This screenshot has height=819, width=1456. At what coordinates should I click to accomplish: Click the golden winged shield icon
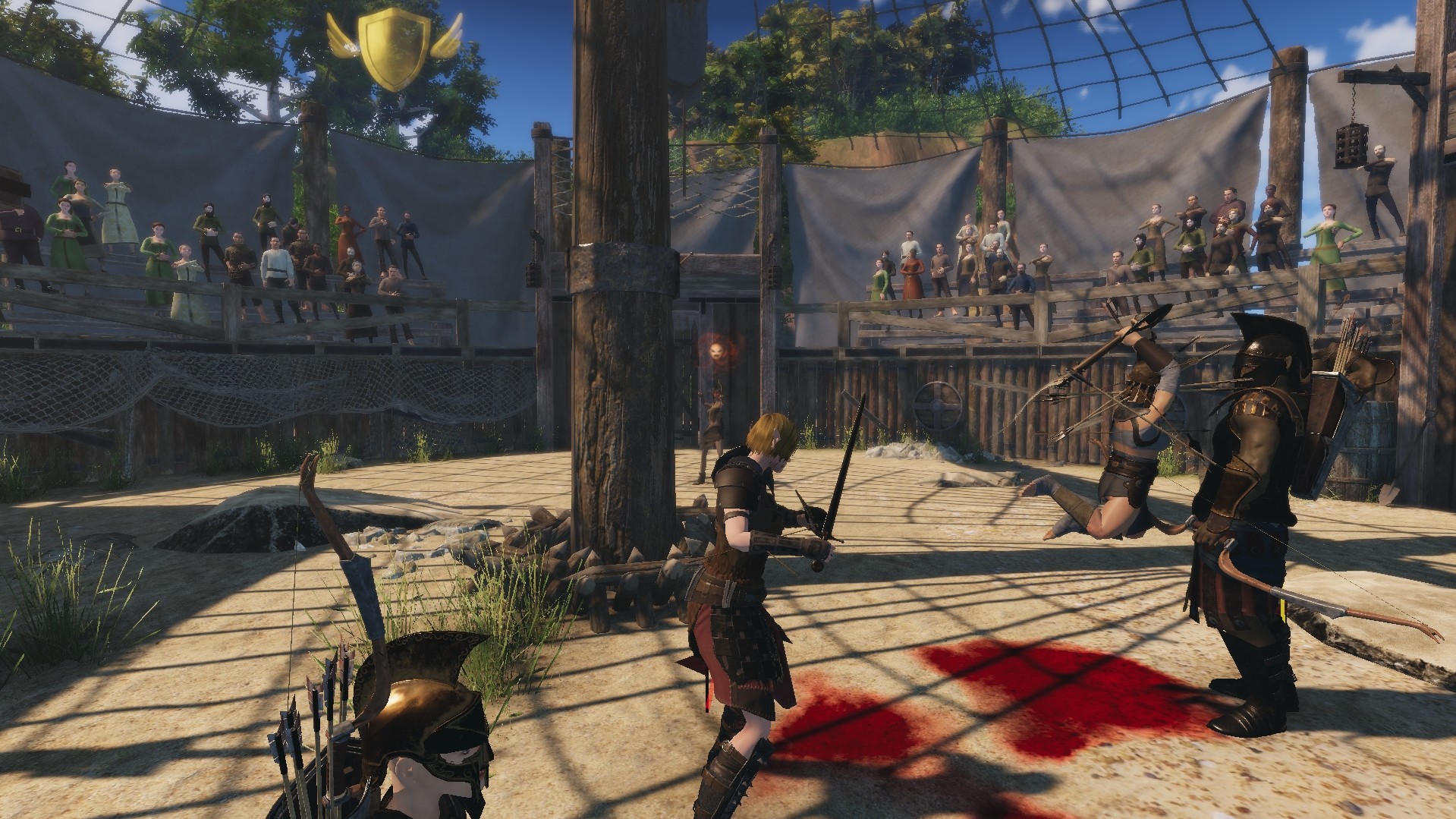[x=394, y=49]
